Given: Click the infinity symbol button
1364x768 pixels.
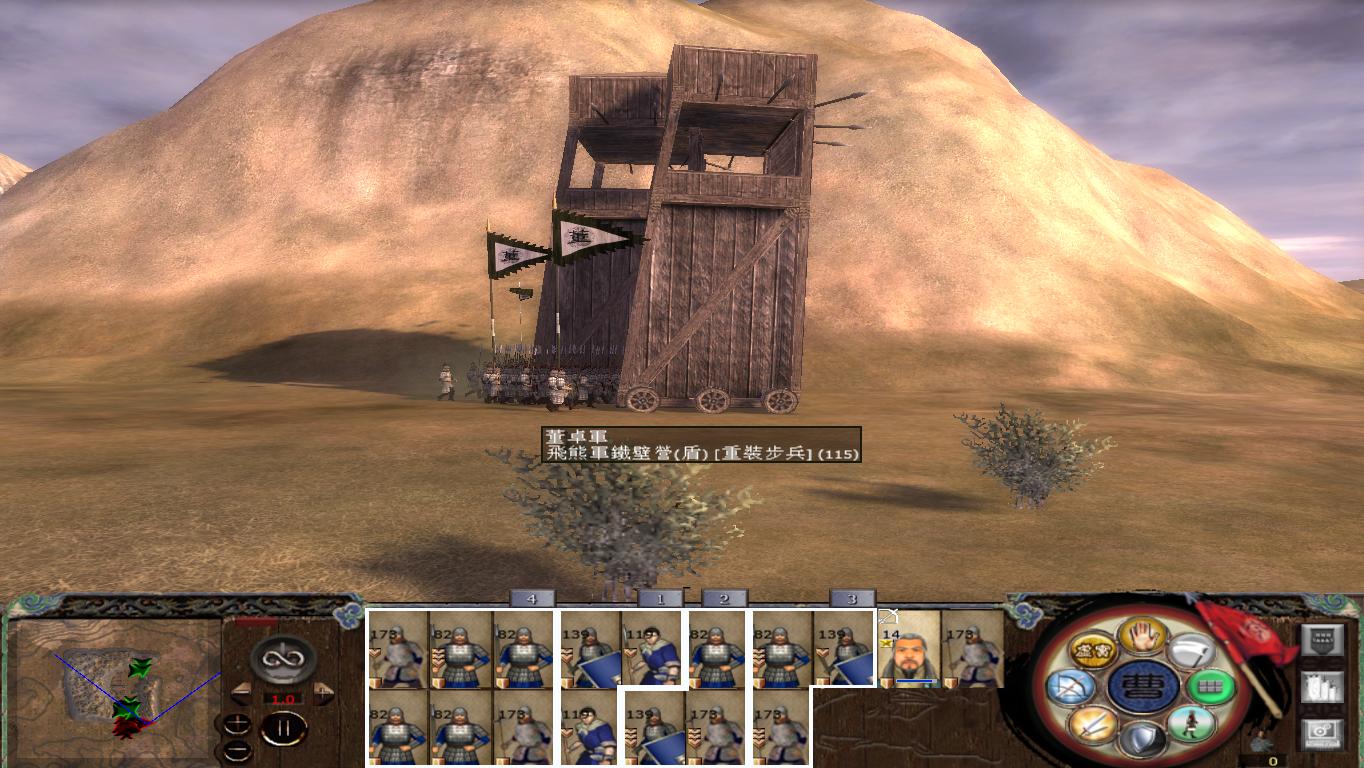Looking at the screenshot, I should [283, 658].
